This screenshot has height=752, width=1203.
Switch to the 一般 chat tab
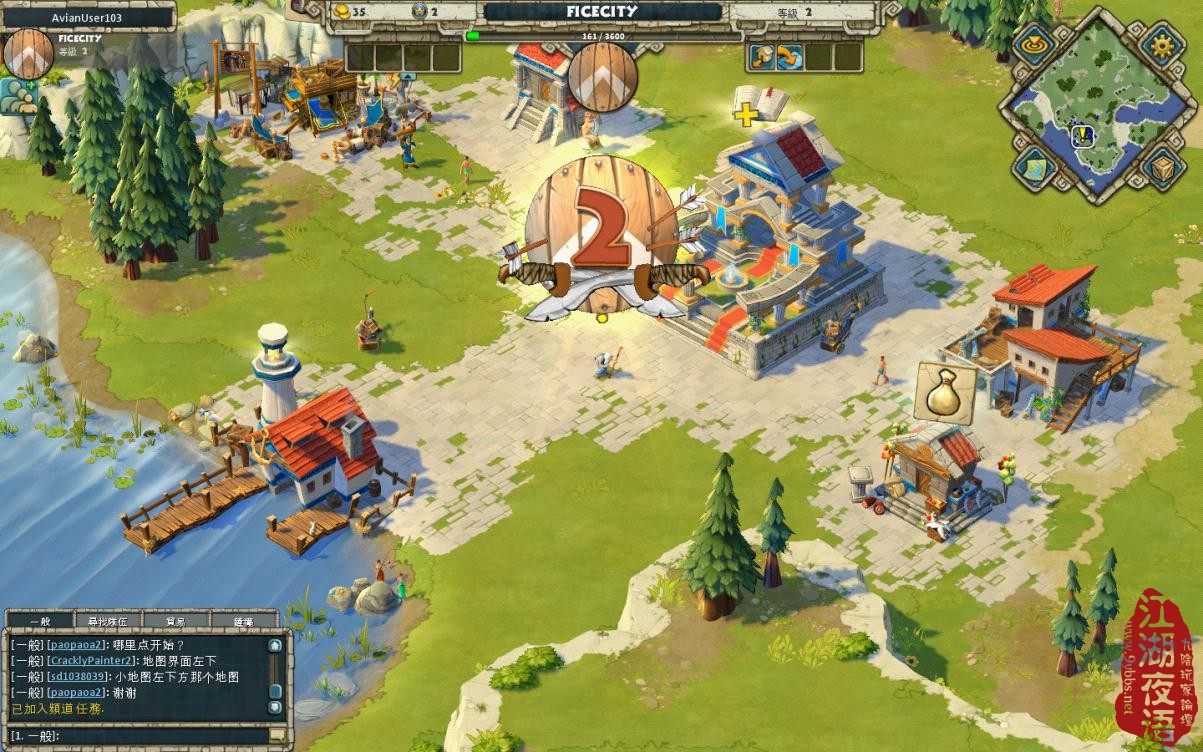pos(39,621)
